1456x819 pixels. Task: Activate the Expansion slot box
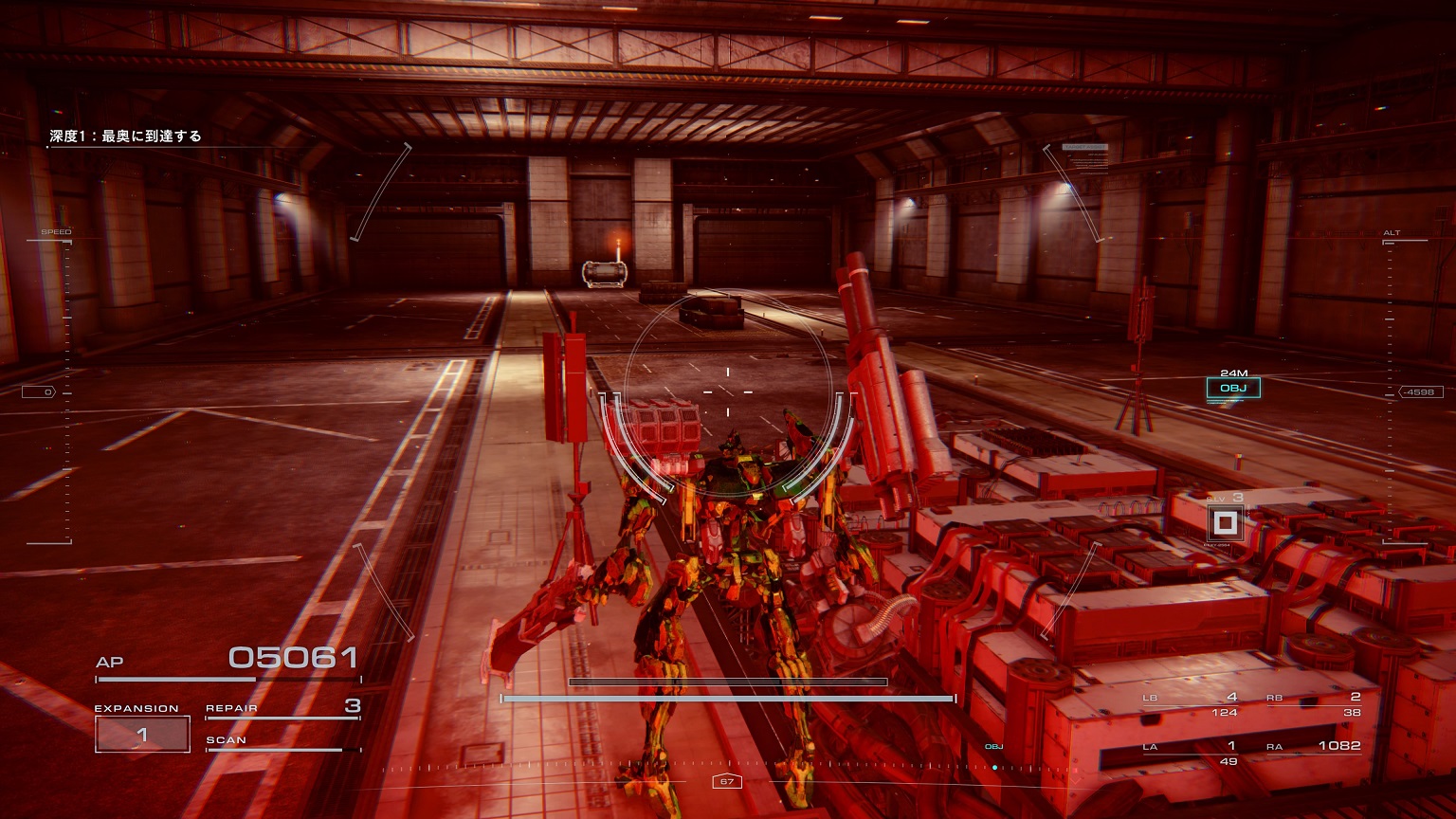[x=142, y=734]
